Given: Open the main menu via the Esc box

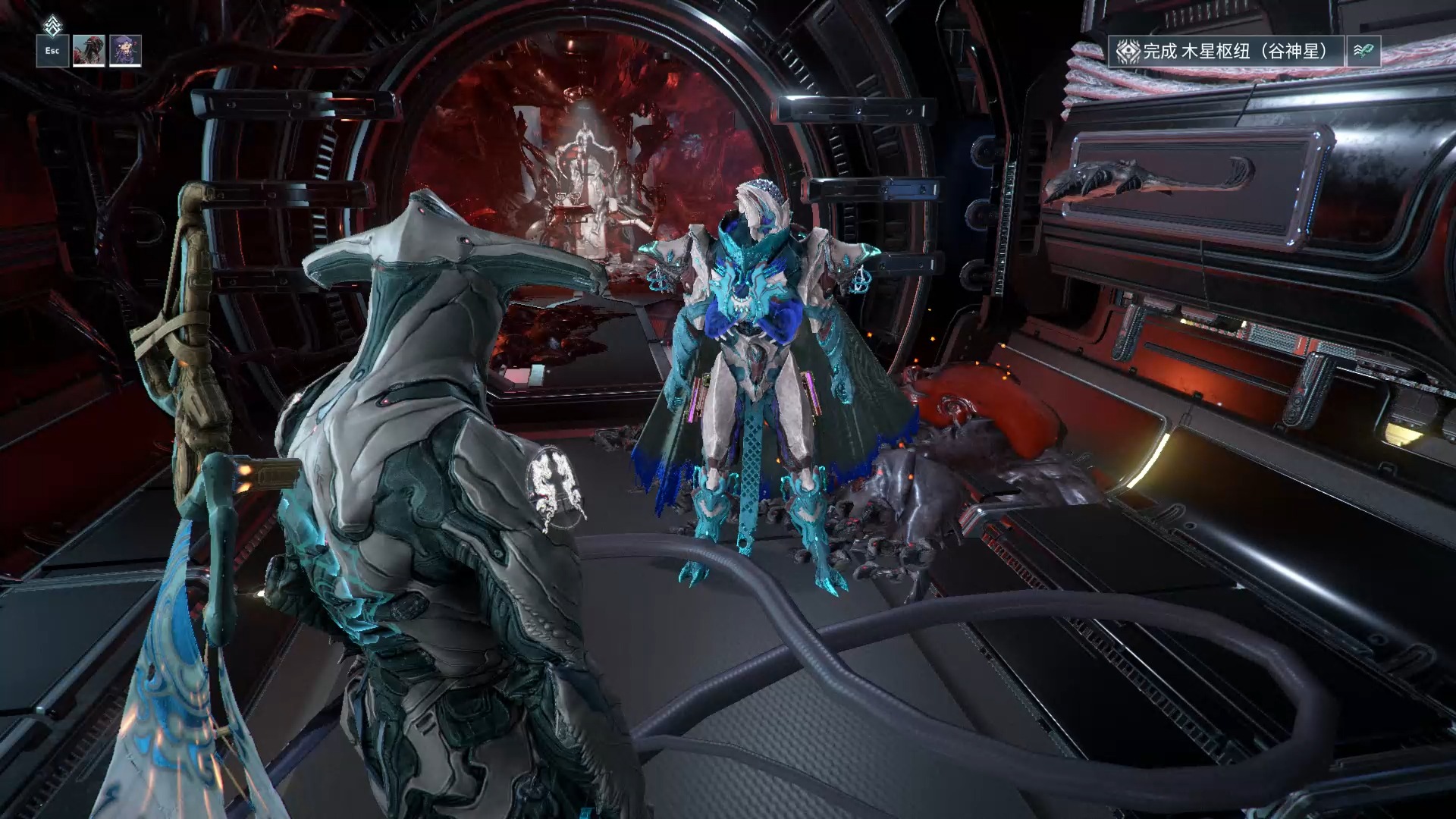Looking at the screenshot, I should (52, 51).
